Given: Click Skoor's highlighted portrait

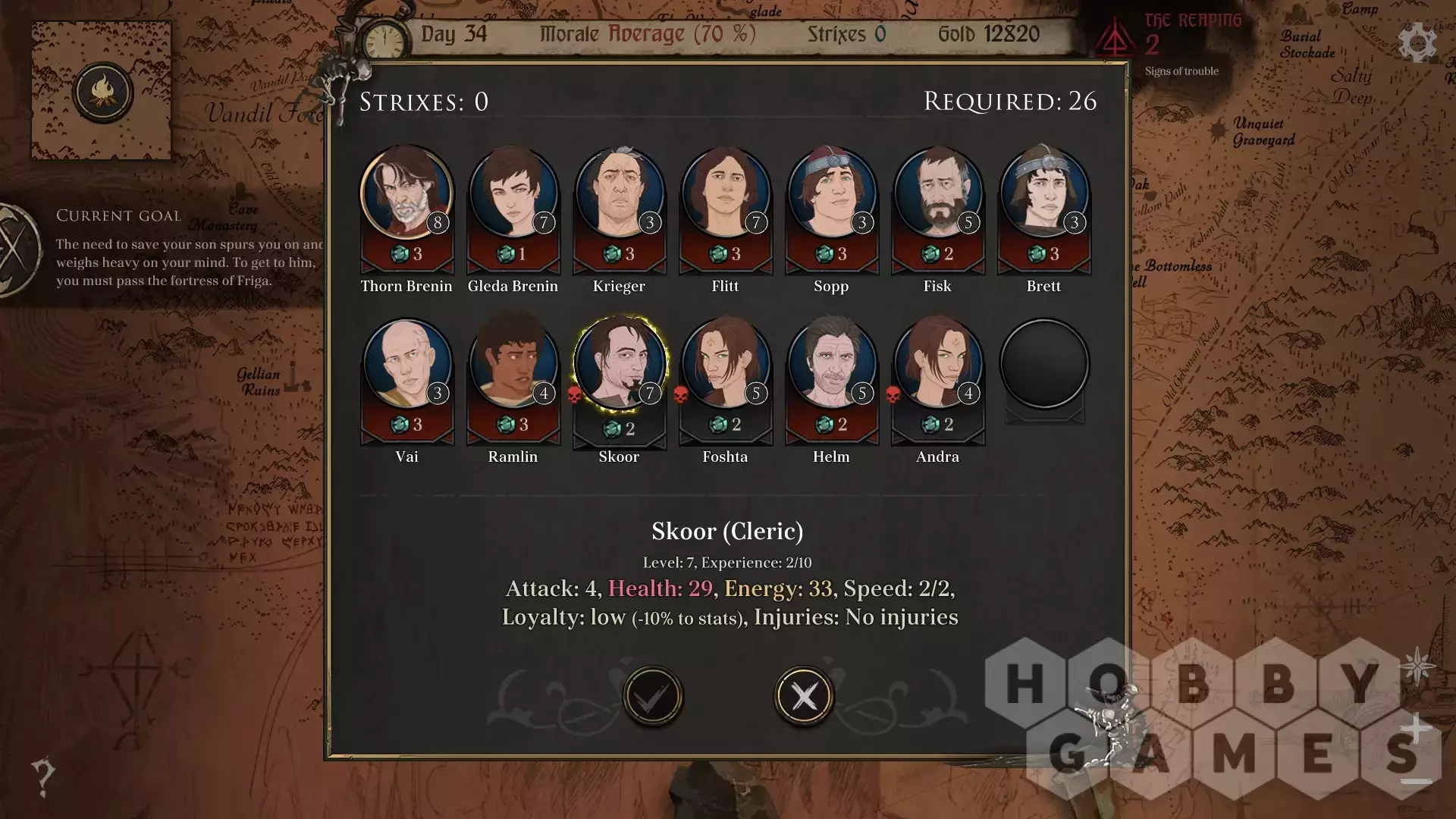Looking at the screenshot, I should click(619, 364).
